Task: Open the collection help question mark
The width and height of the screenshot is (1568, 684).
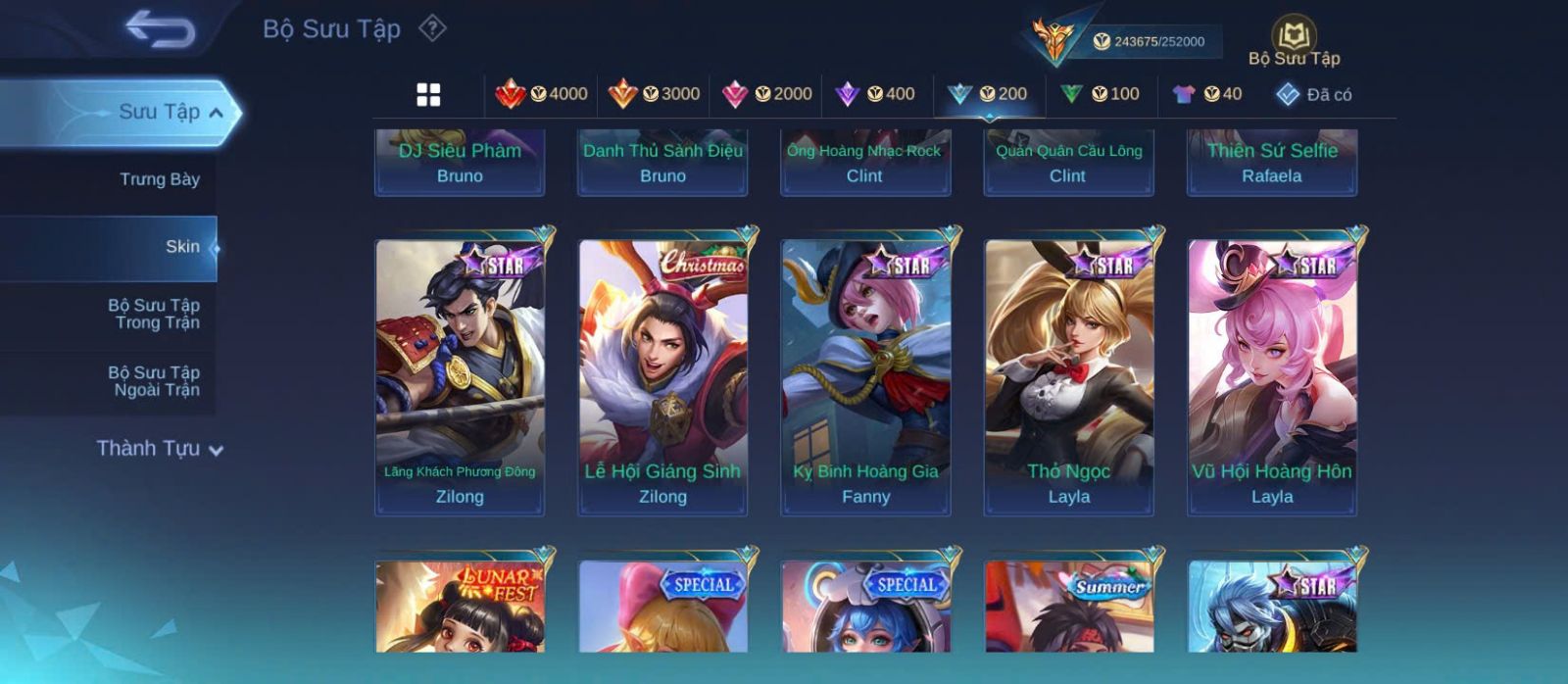Action: 432,28
